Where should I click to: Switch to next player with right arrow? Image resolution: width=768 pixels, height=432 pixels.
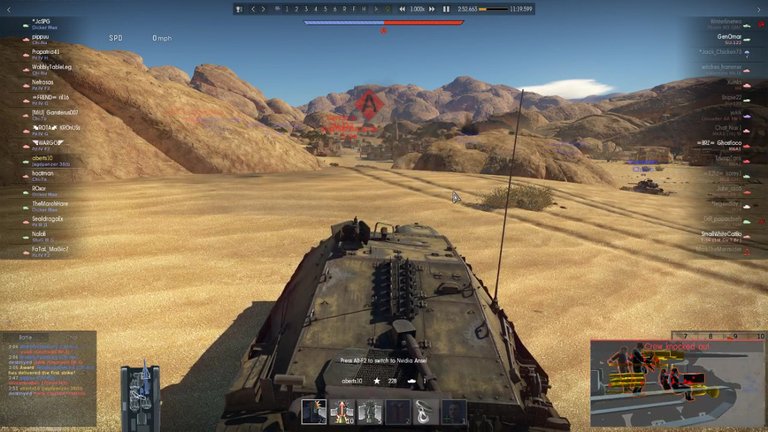pos(262,9)
